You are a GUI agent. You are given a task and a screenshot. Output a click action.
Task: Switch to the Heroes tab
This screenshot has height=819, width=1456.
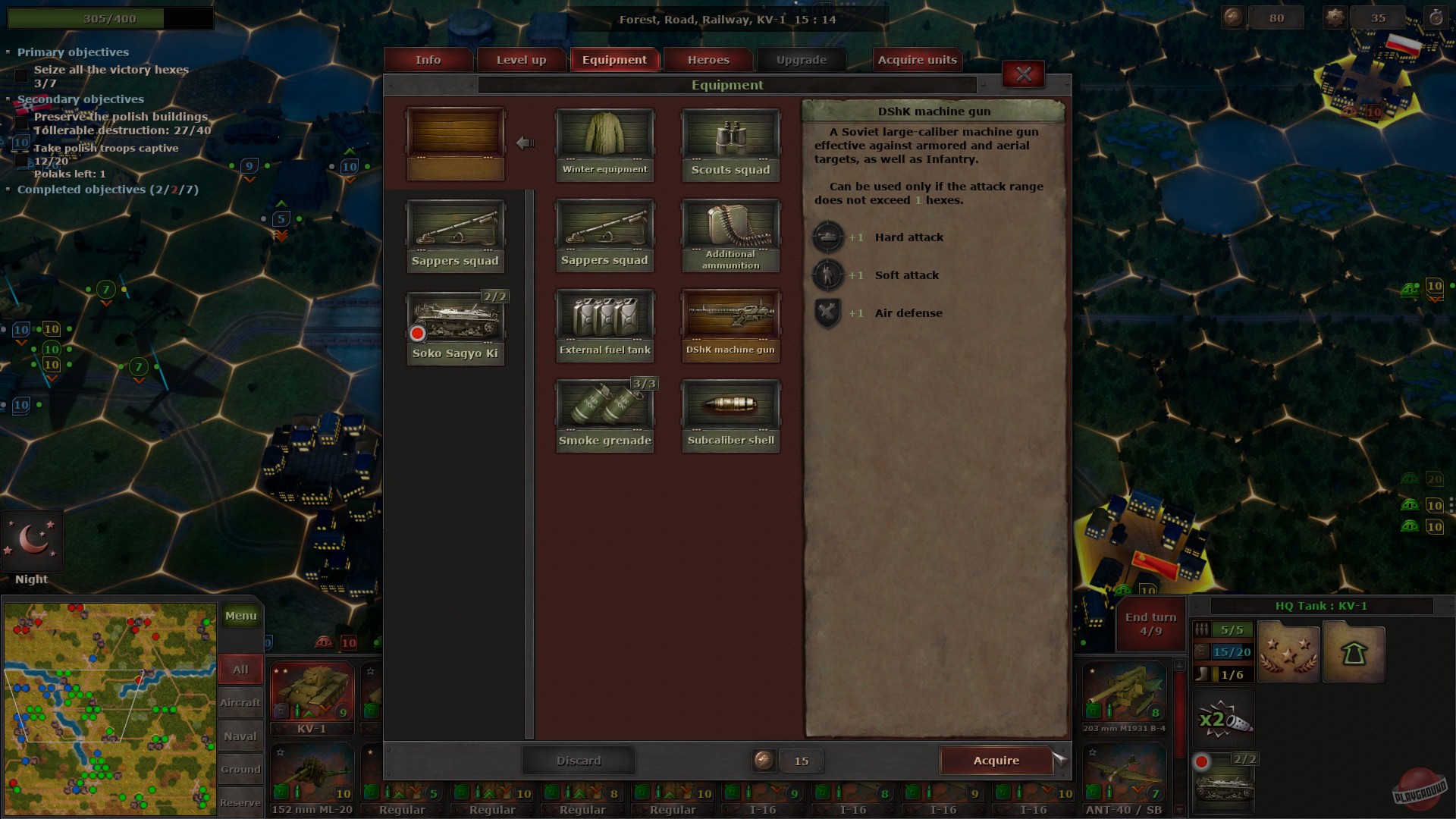point(708,59)
